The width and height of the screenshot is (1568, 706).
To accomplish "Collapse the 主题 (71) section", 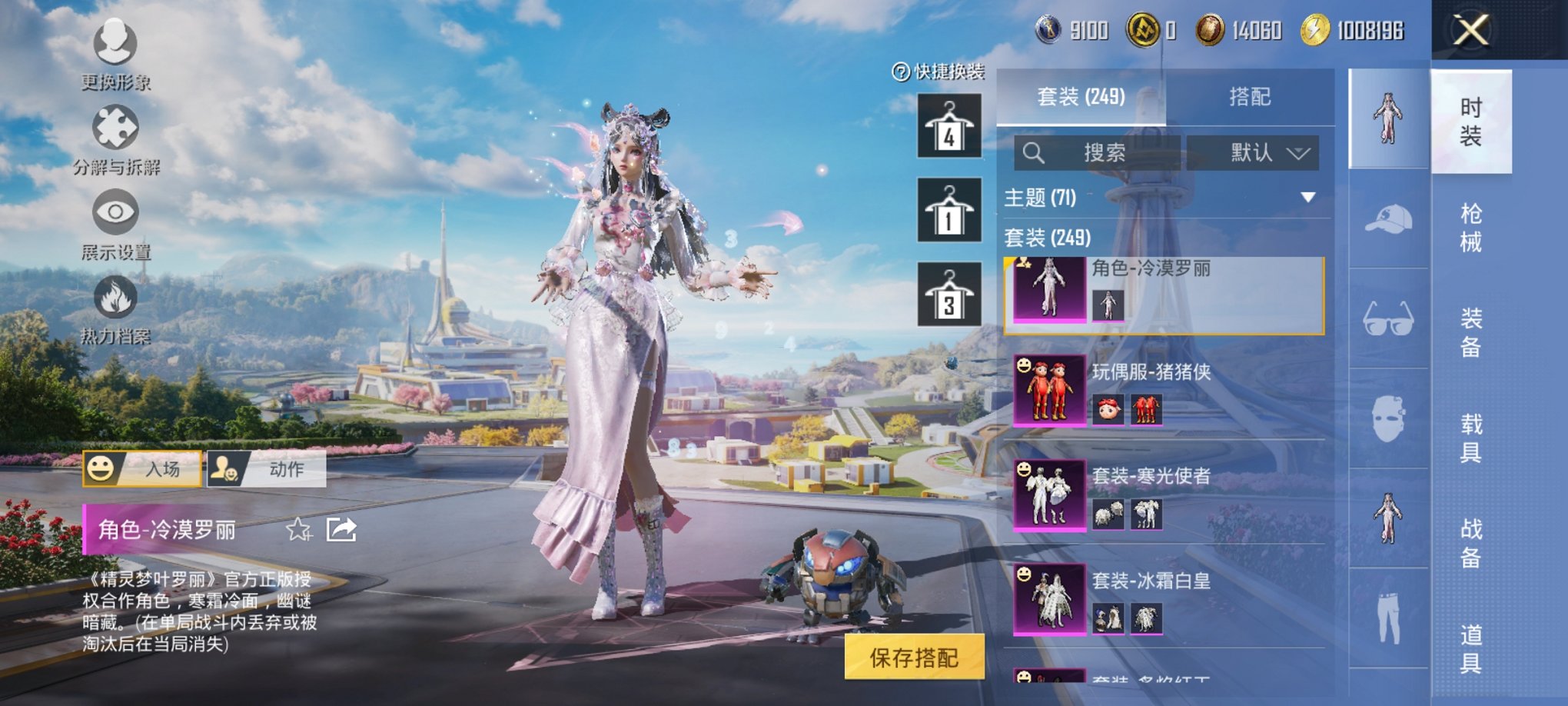I will pos(1308,195).
